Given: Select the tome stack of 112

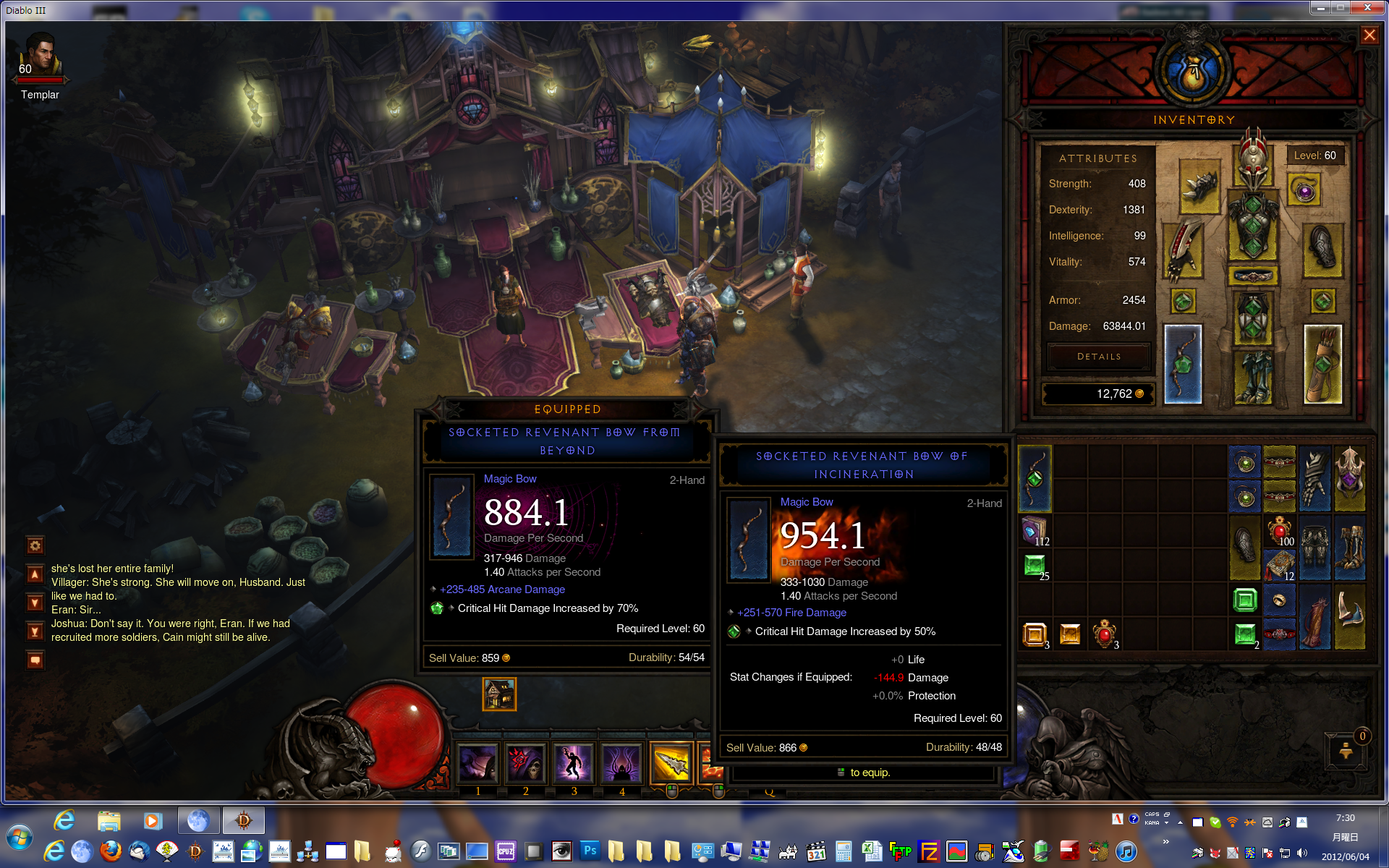Looking at the screenshot, I should 1035,531.
